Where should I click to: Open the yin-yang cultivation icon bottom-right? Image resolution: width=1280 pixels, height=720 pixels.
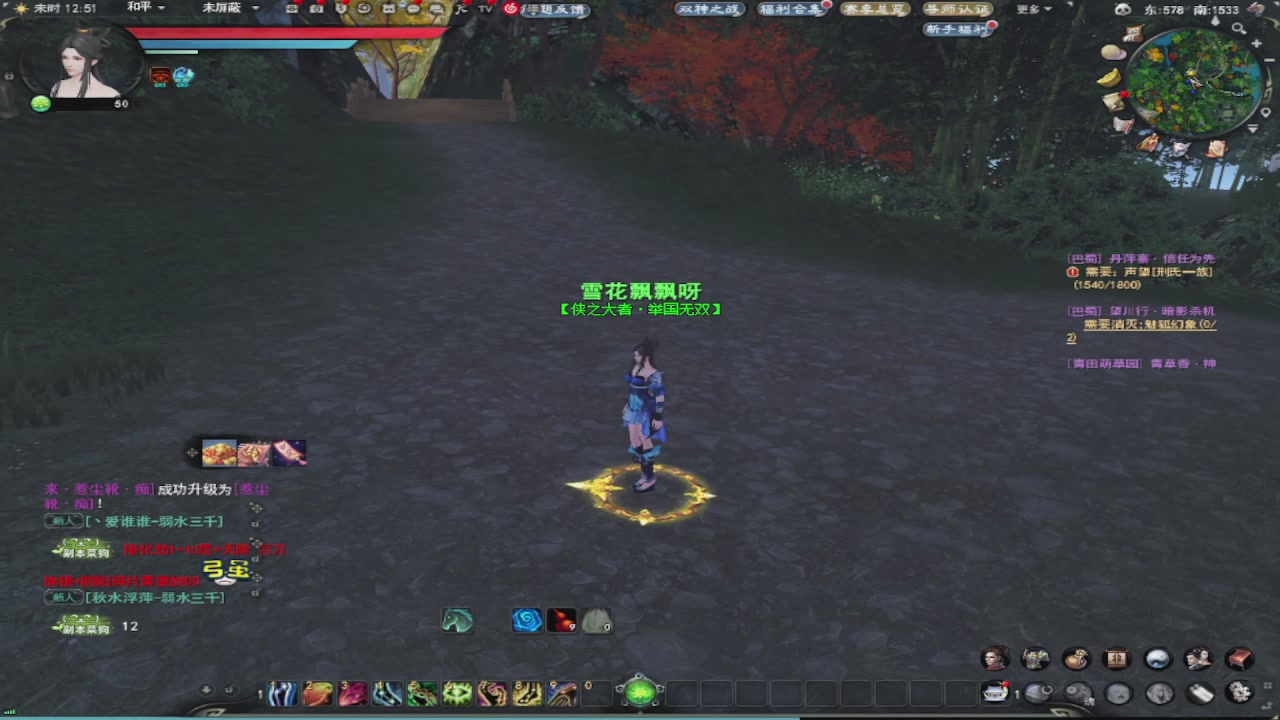pos(1156,658)
